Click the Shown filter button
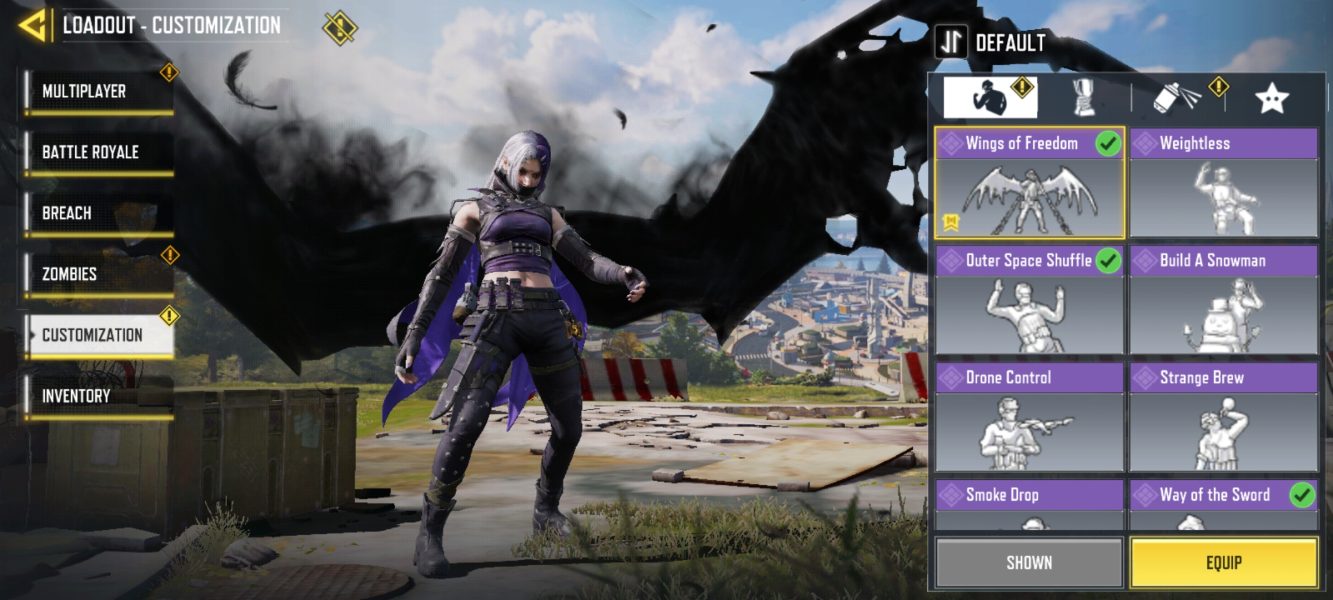Viewport: 1333px width, 600px height. coord(1029,562)
